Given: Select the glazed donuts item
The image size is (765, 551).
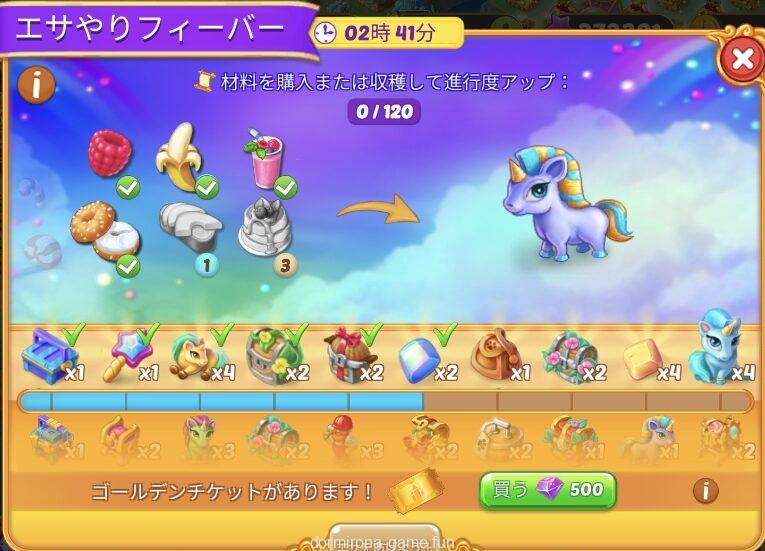Looking at the screenshot, I should click(102, 229).
